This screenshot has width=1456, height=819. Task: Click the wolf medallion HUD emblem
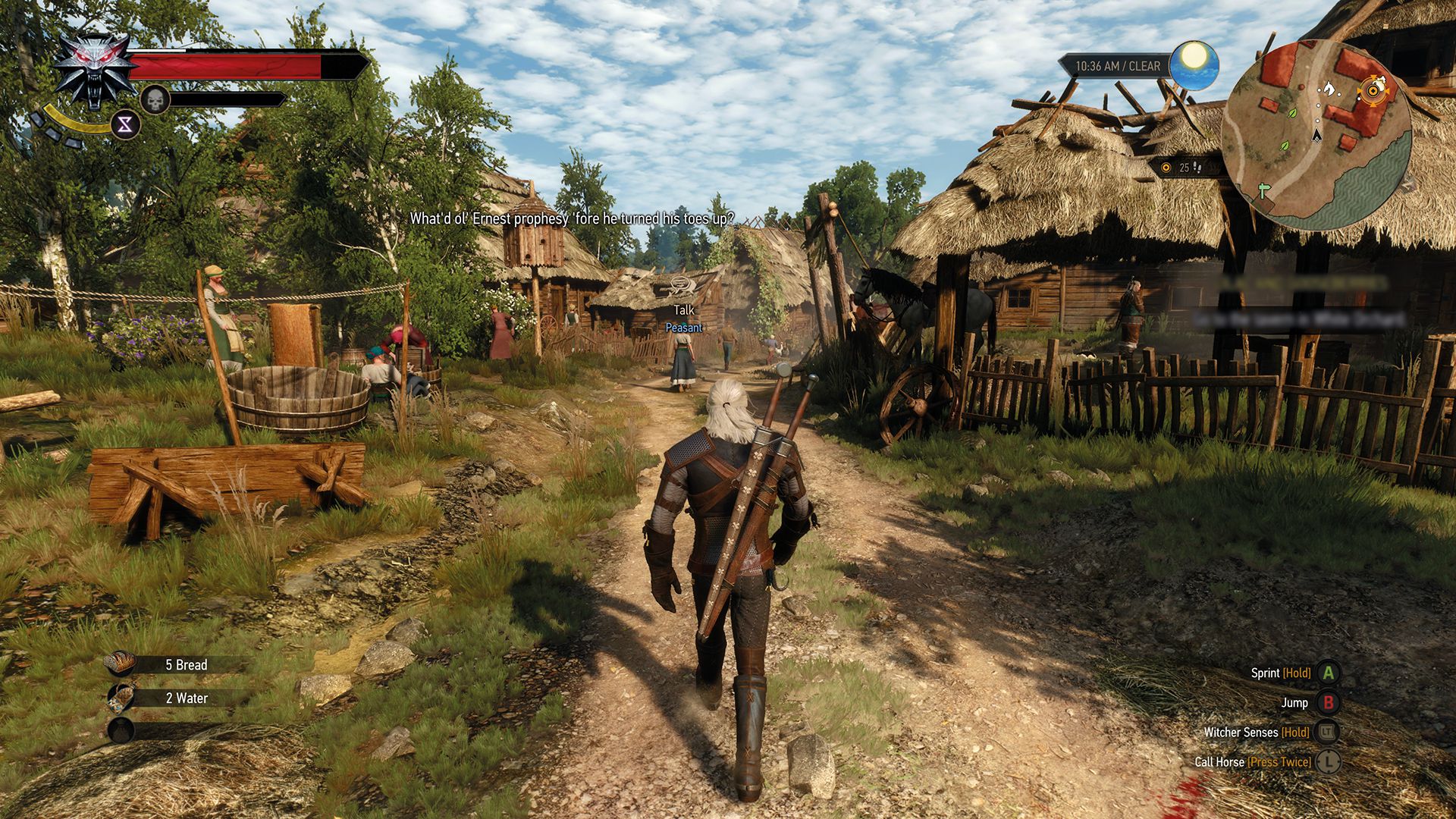pyautogui.click(x=93, y=68)
